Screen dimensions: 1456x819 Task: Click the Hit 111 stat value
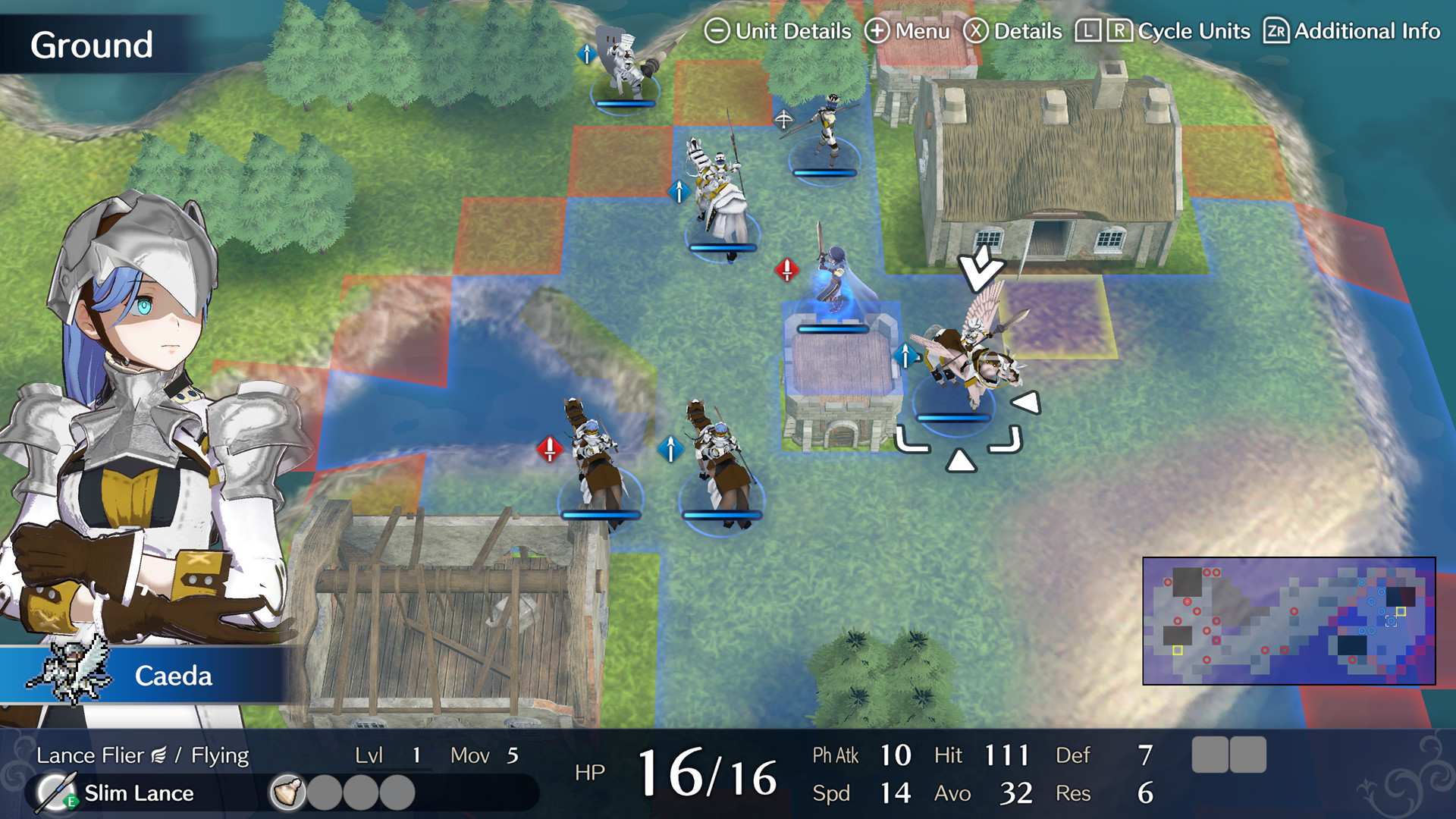(x=1009, y=755)
